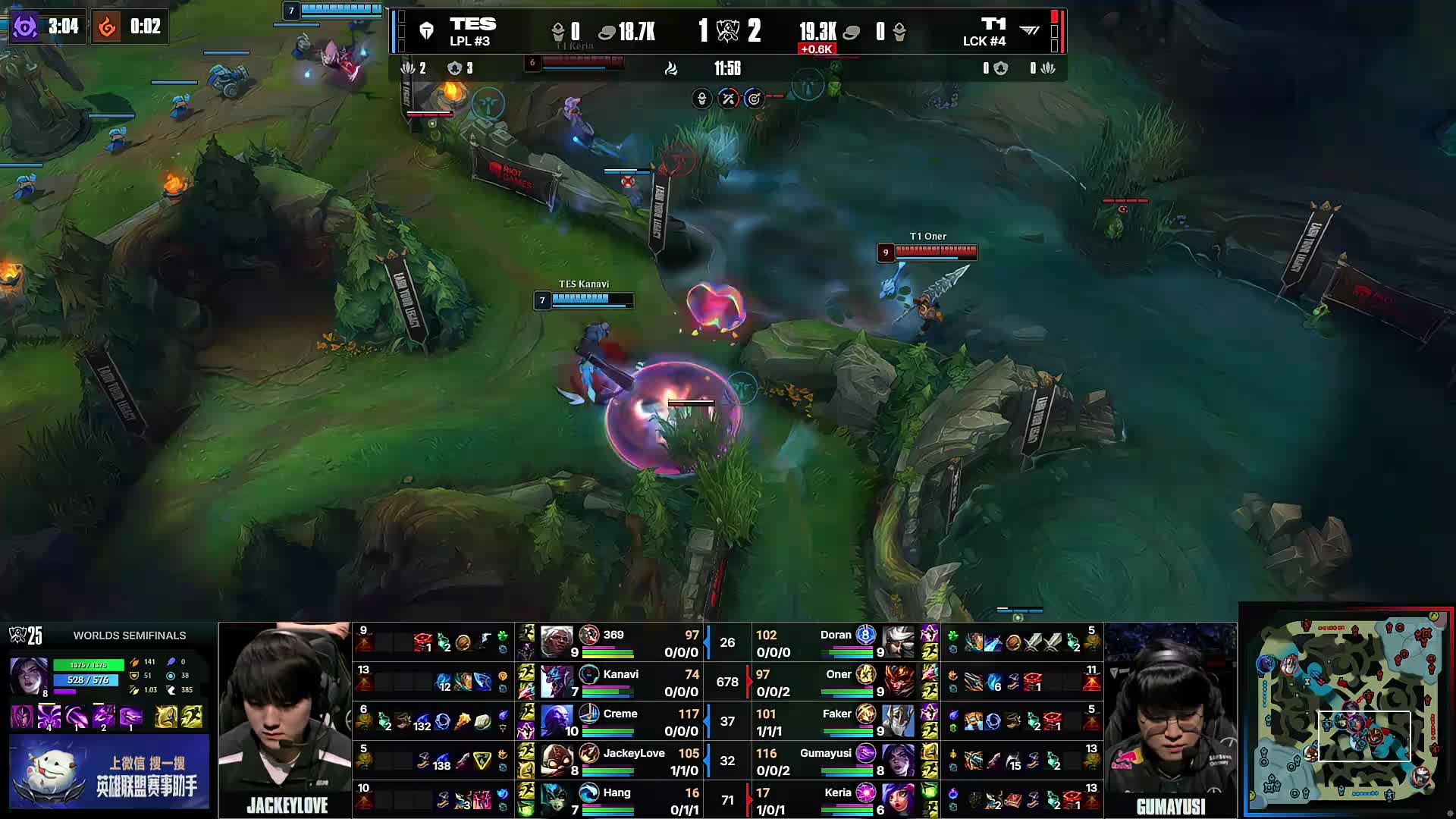Click the game timer showing 11:56
This screenshot has height=819, width=1456.
pyautogui.click(x=726, y=68)
